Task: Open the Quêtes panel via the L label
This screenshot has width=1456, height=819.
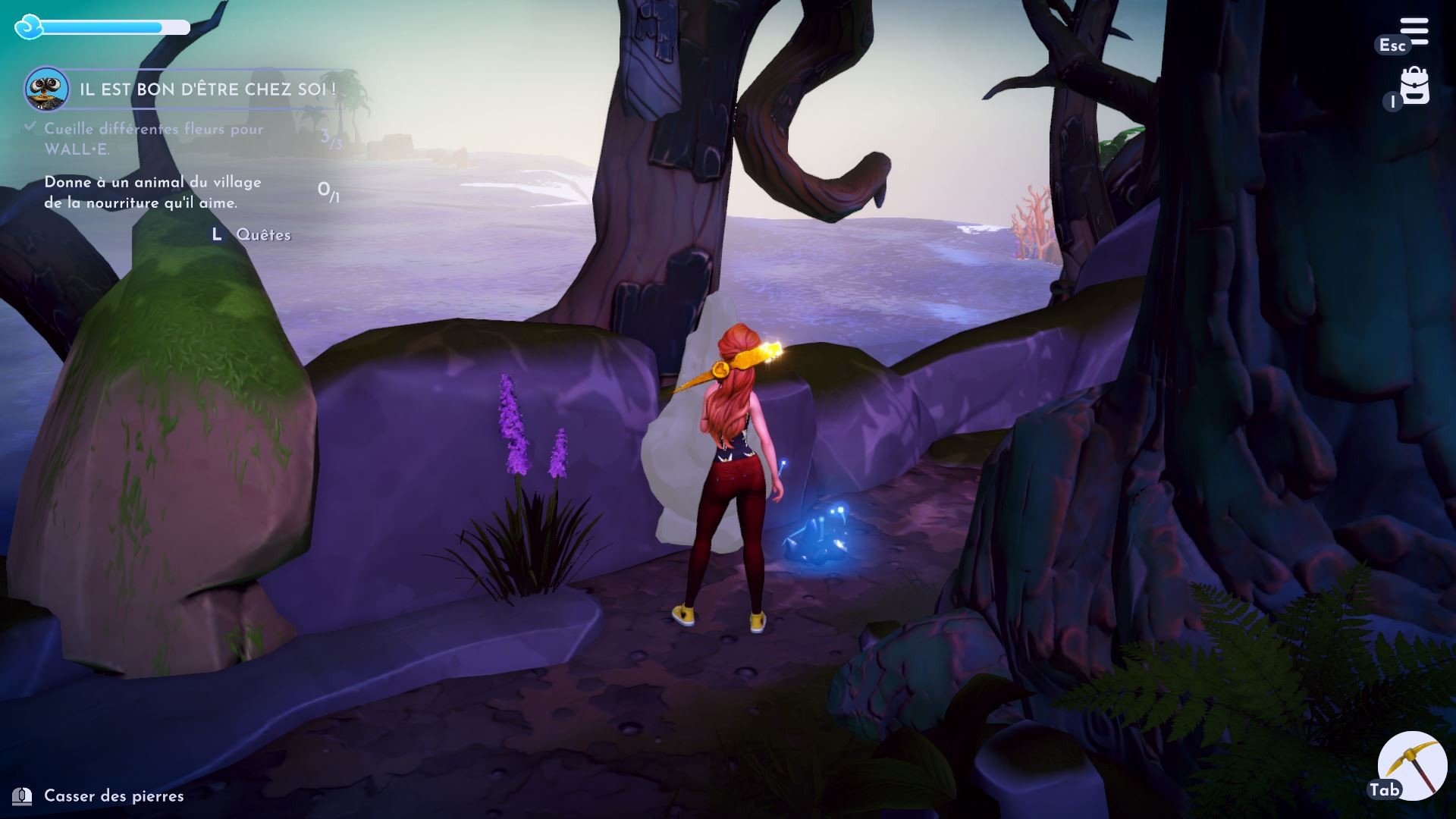Action: point(218,235)
